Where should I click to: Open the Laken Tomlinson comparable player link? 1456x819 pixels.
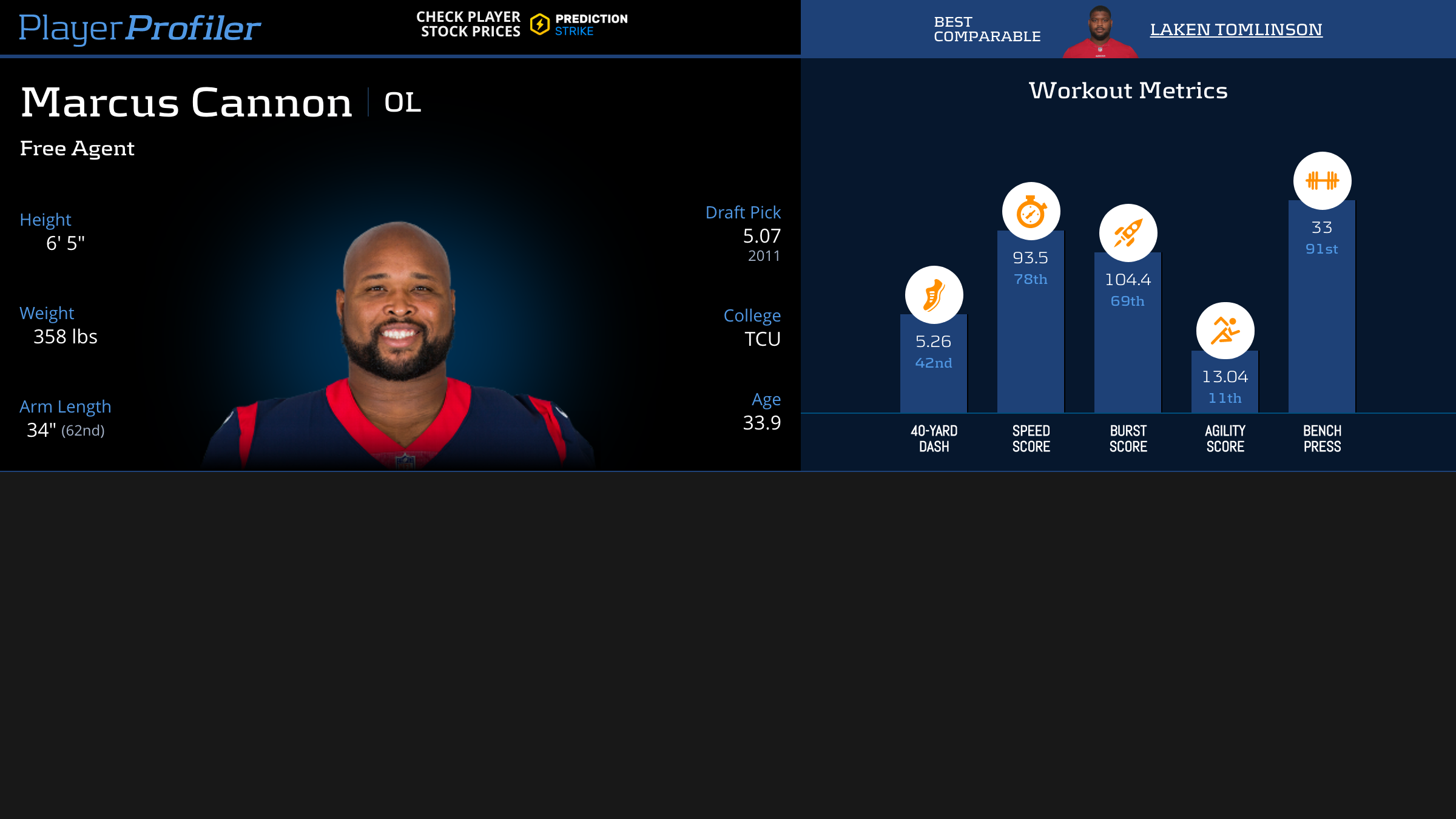pyautogui.click(x=1236, y=29)
